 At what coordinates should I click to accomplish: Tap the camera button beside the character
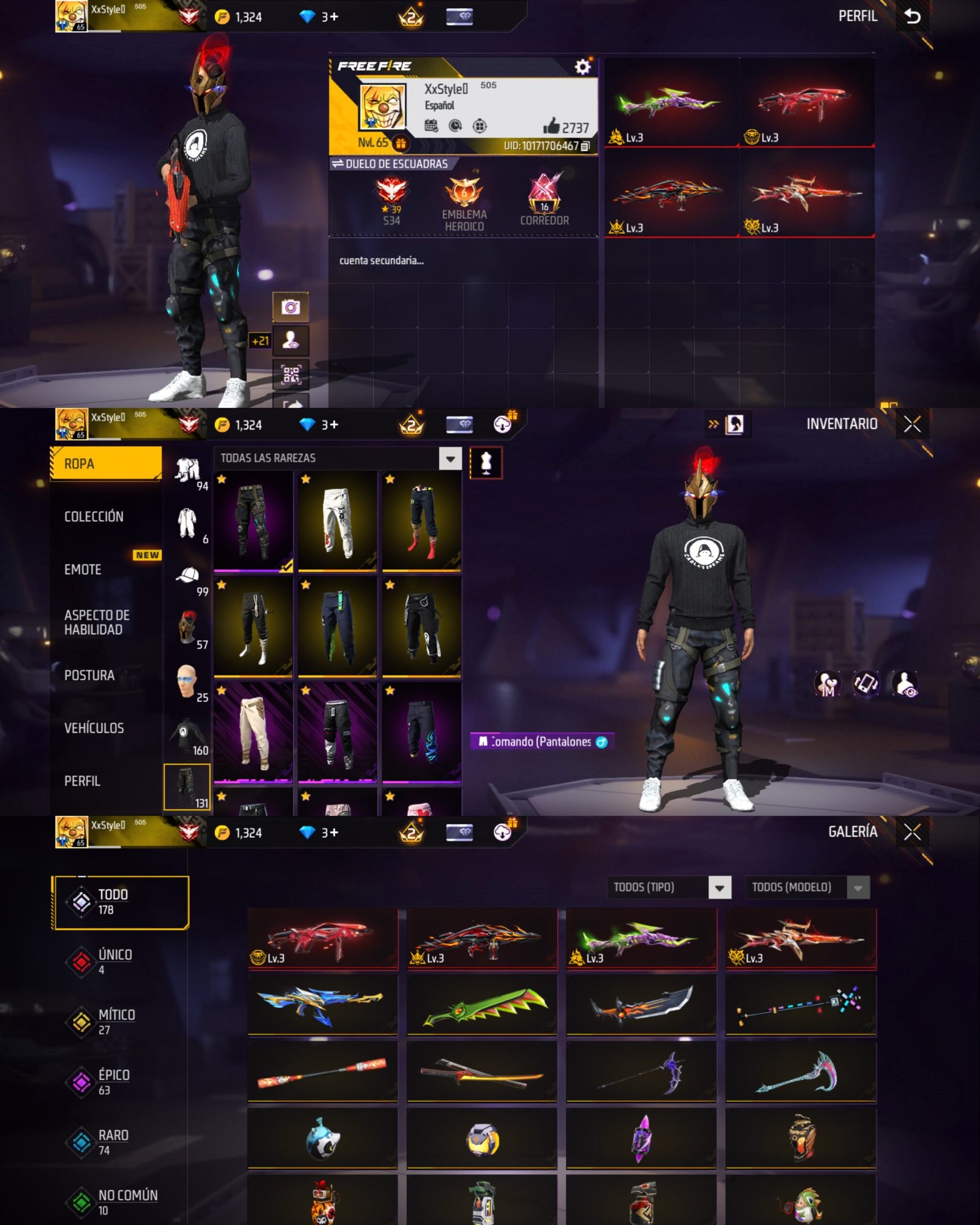click(x=290, y=307)
